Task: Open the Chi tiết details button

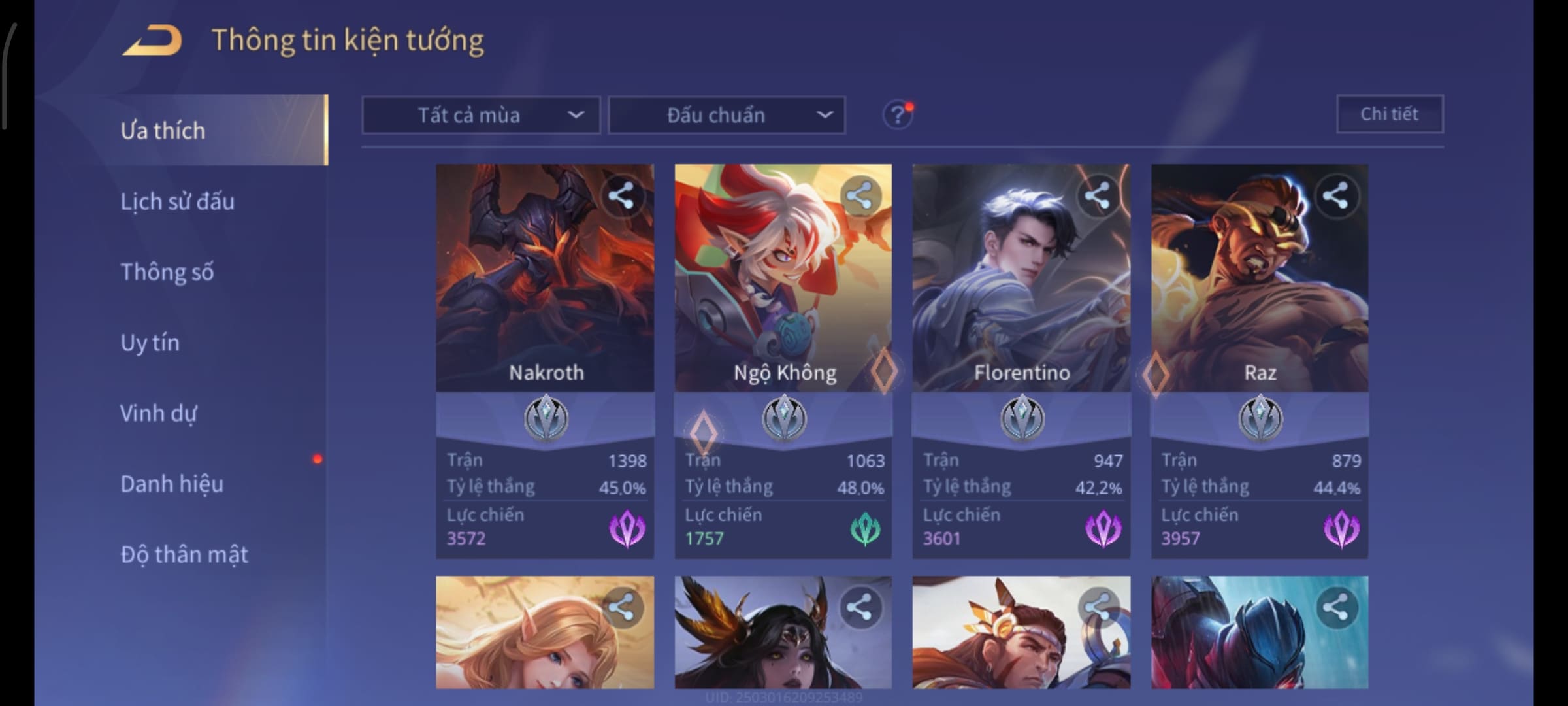Action: [1390, 114]
